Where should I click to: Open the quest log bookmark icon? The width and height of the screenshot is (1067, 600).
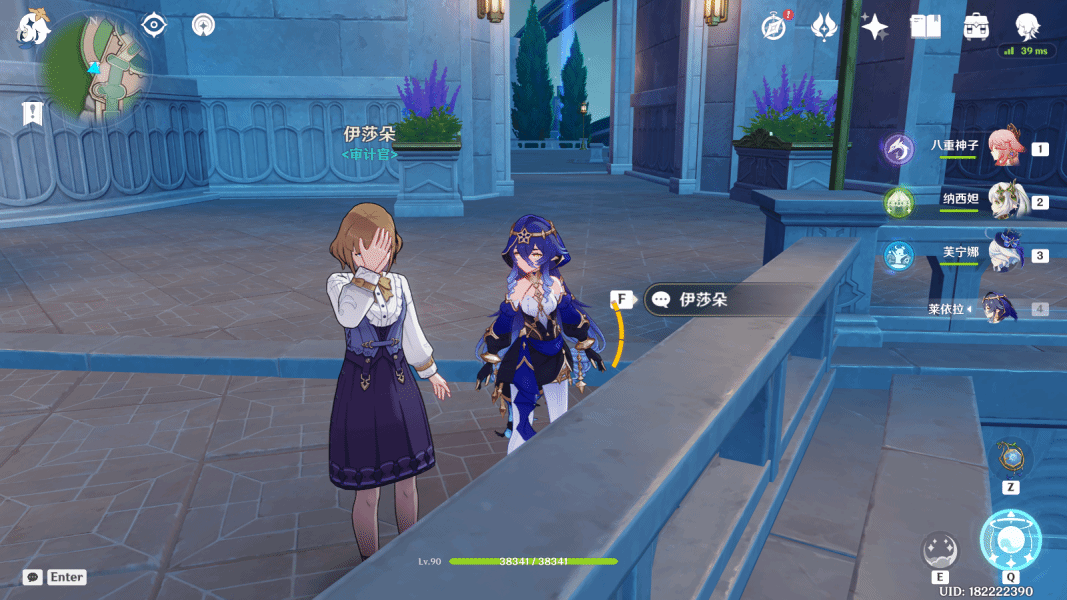pyautogui.click(x=32, y=112)
